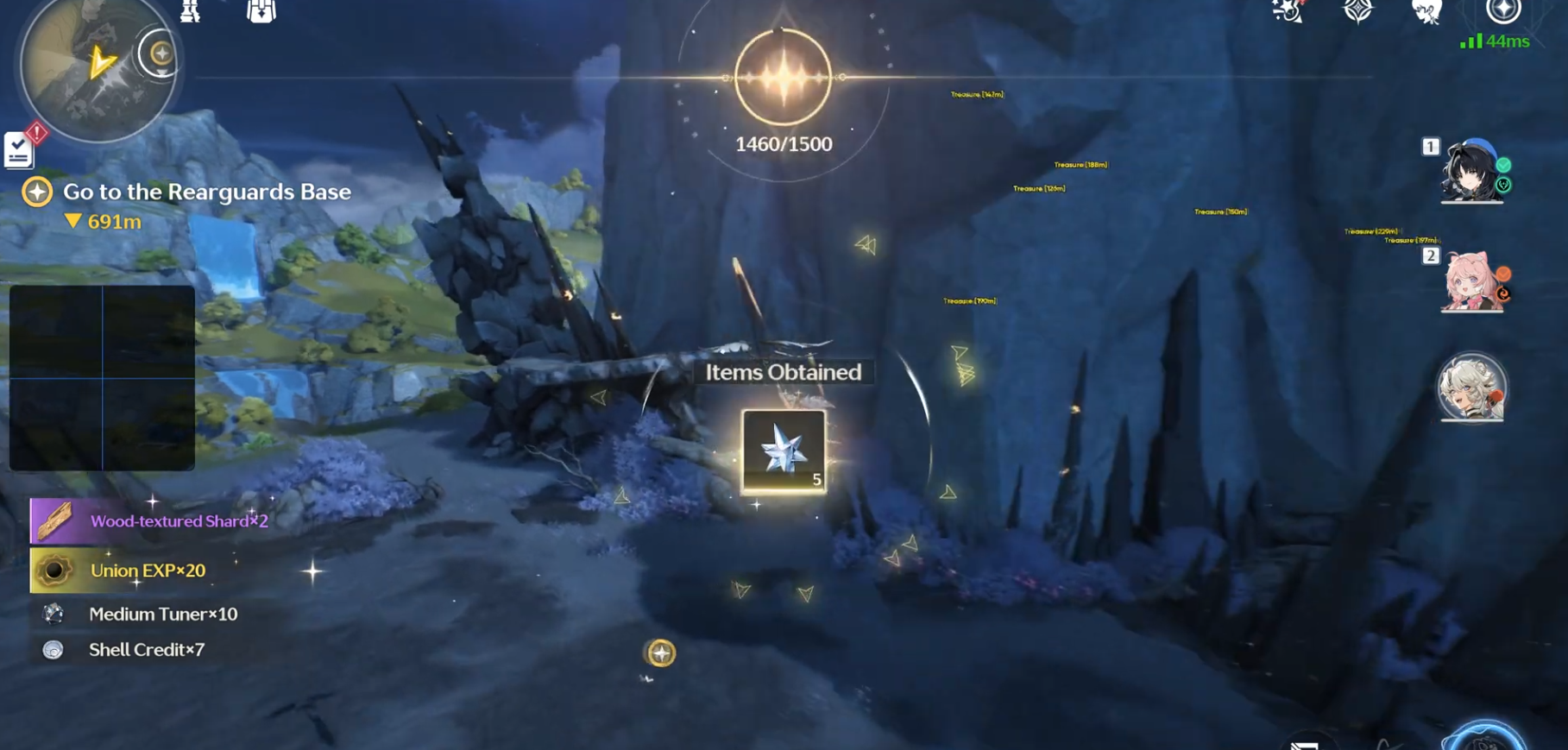Open the character profile head icon
The width and height of the screenshot is (1568, 750).
tap(1426, 11)
